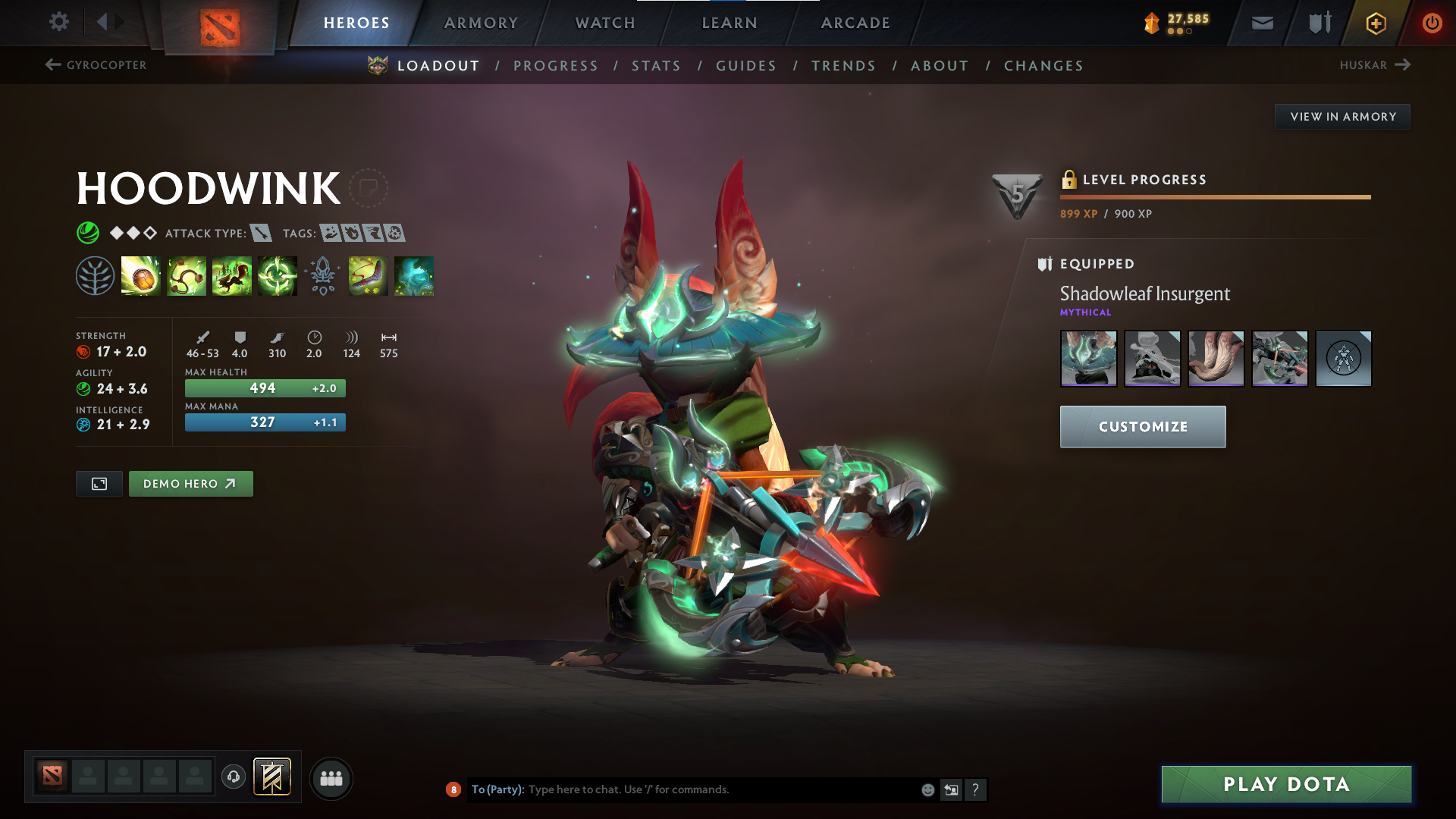Screen dimensions: 1456x819
Task: Go back to Gyrocopter hero page
Action: tap(95, 65)
